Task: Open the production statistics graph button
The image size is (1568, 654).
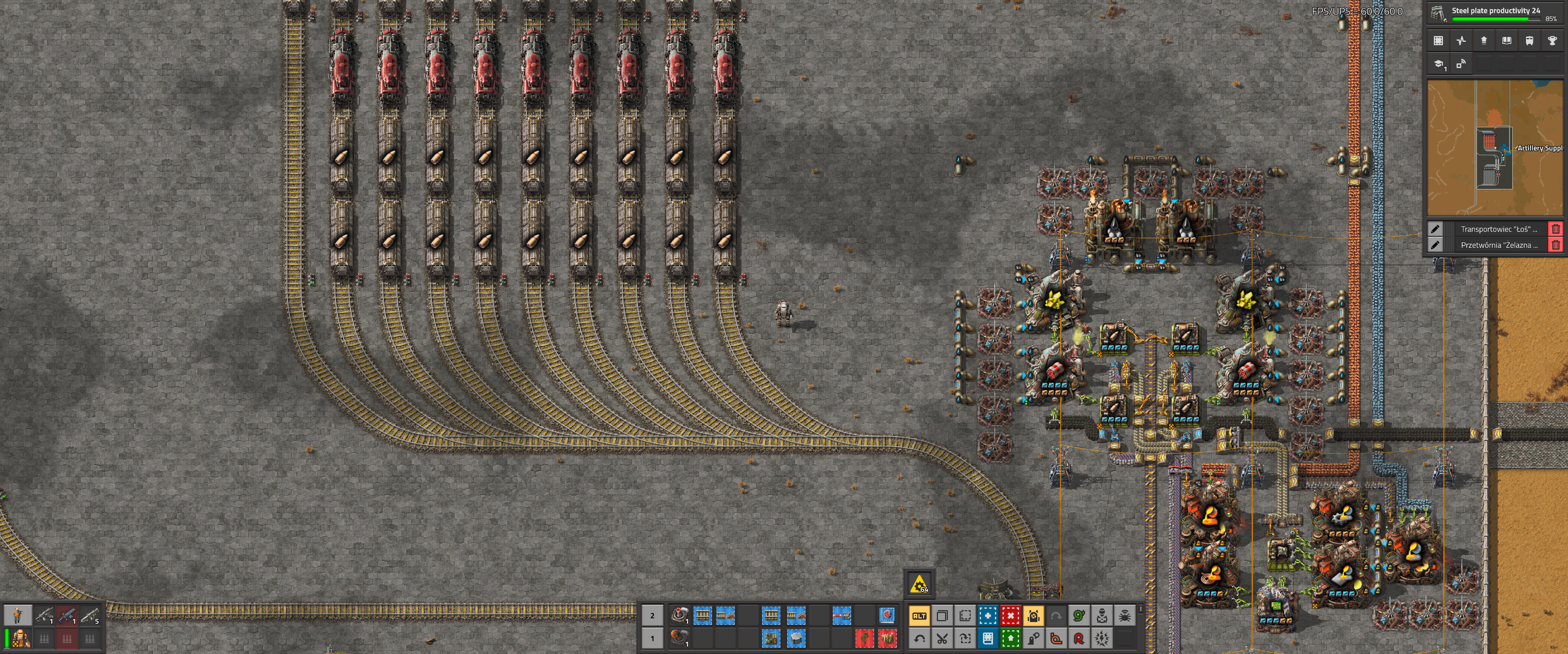Action: coord(1461,41)
